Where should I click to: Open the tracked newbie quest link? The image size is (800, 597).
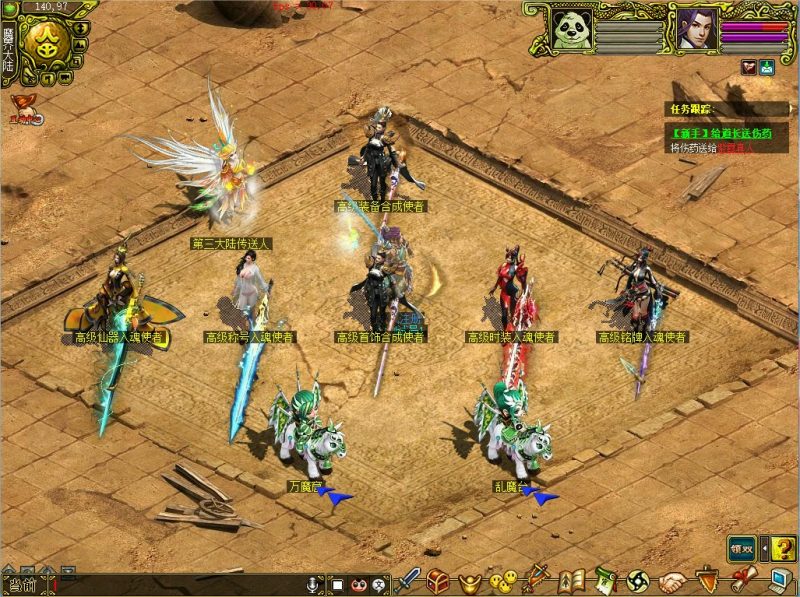pyautogui.click(x=710, y=133)
